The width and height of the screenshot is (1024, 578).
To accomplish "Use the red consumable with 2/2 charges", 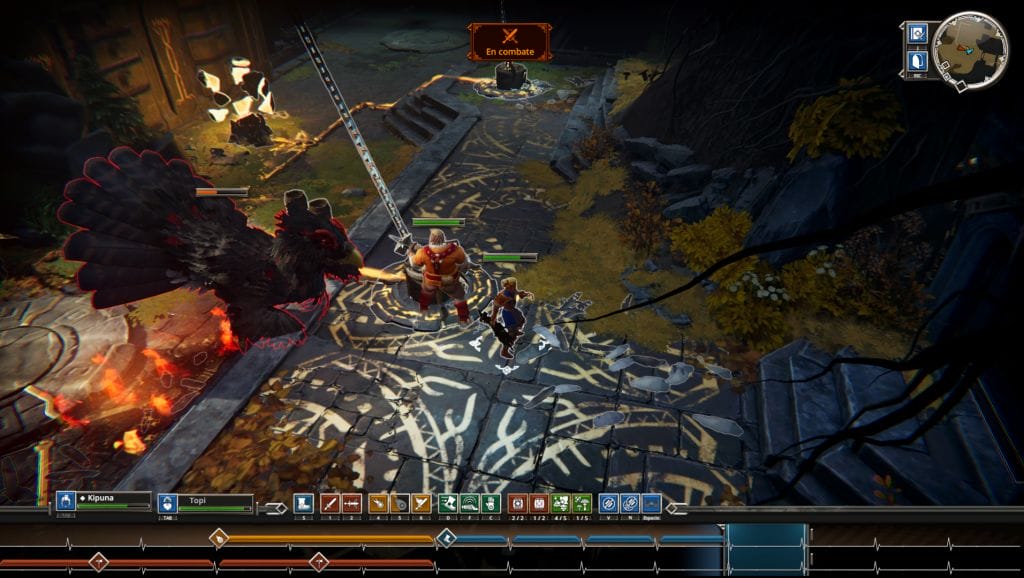I will [x=517, y=503].
